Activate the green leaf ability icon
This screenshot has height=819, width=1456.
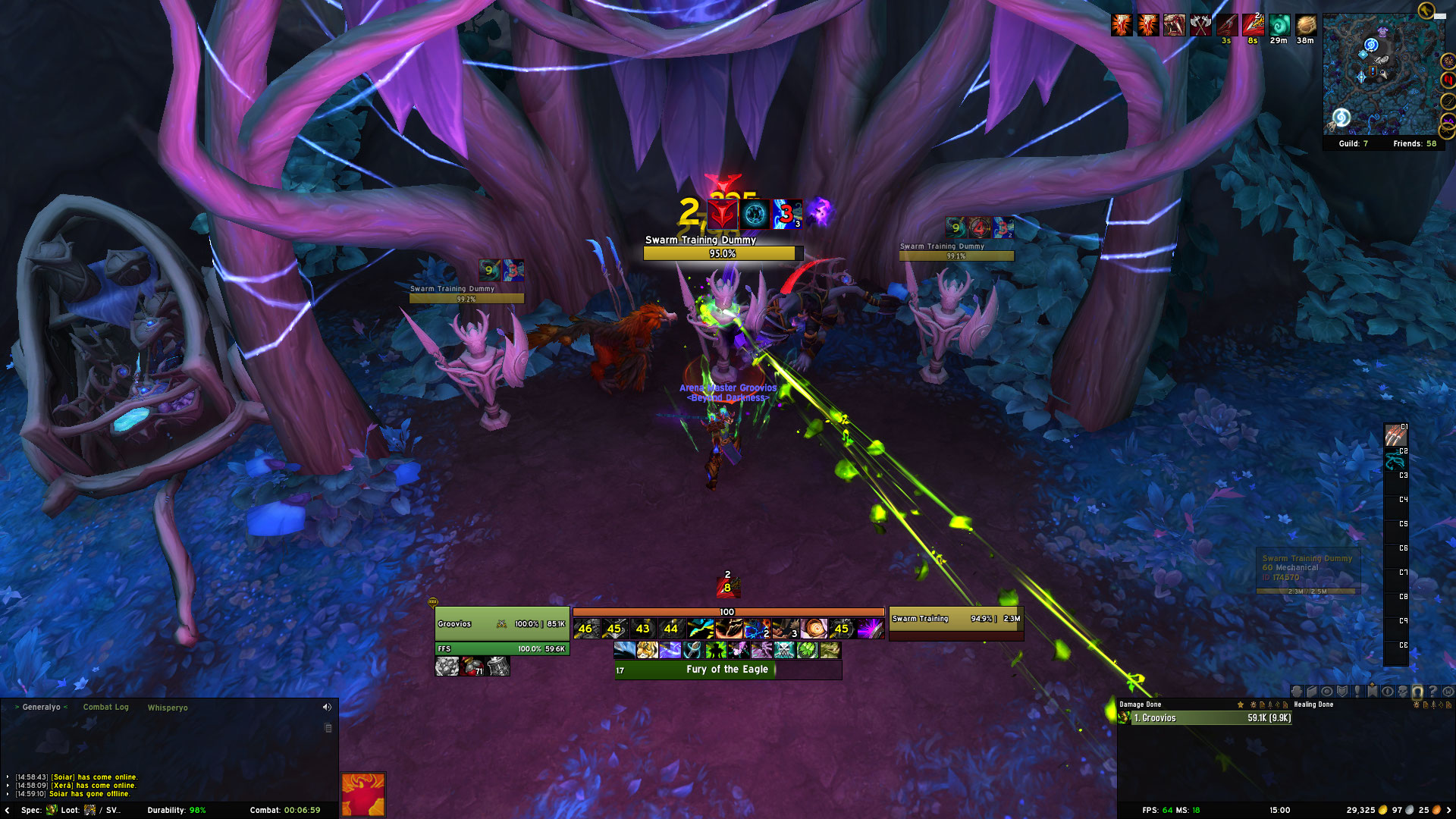[x=808, y=650]
